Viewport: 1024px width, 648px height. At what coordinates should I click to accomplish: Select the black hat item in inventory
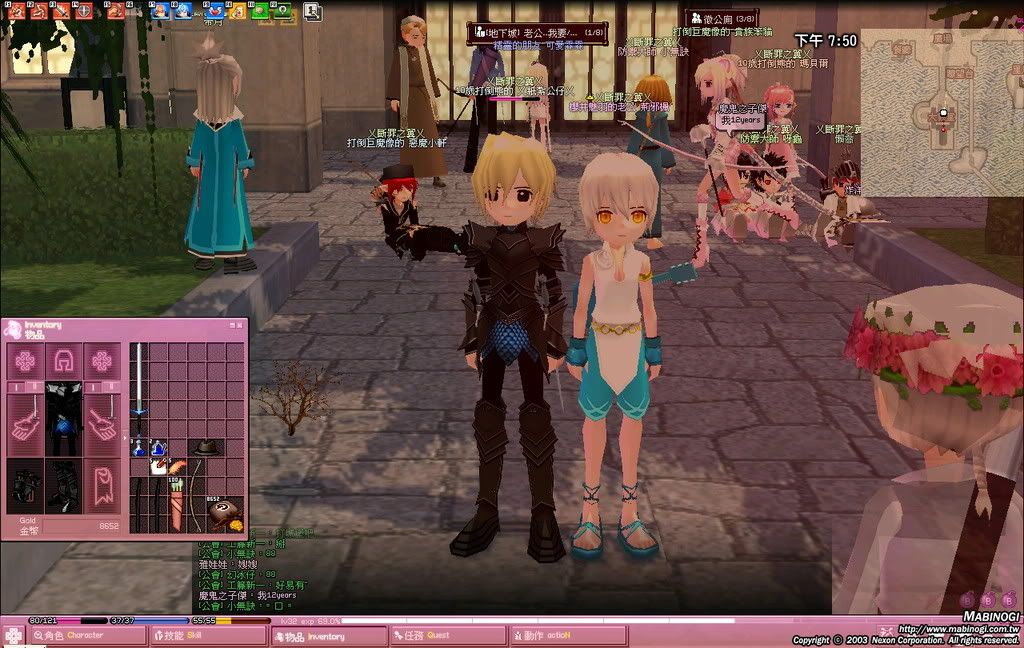click(206, 447)
